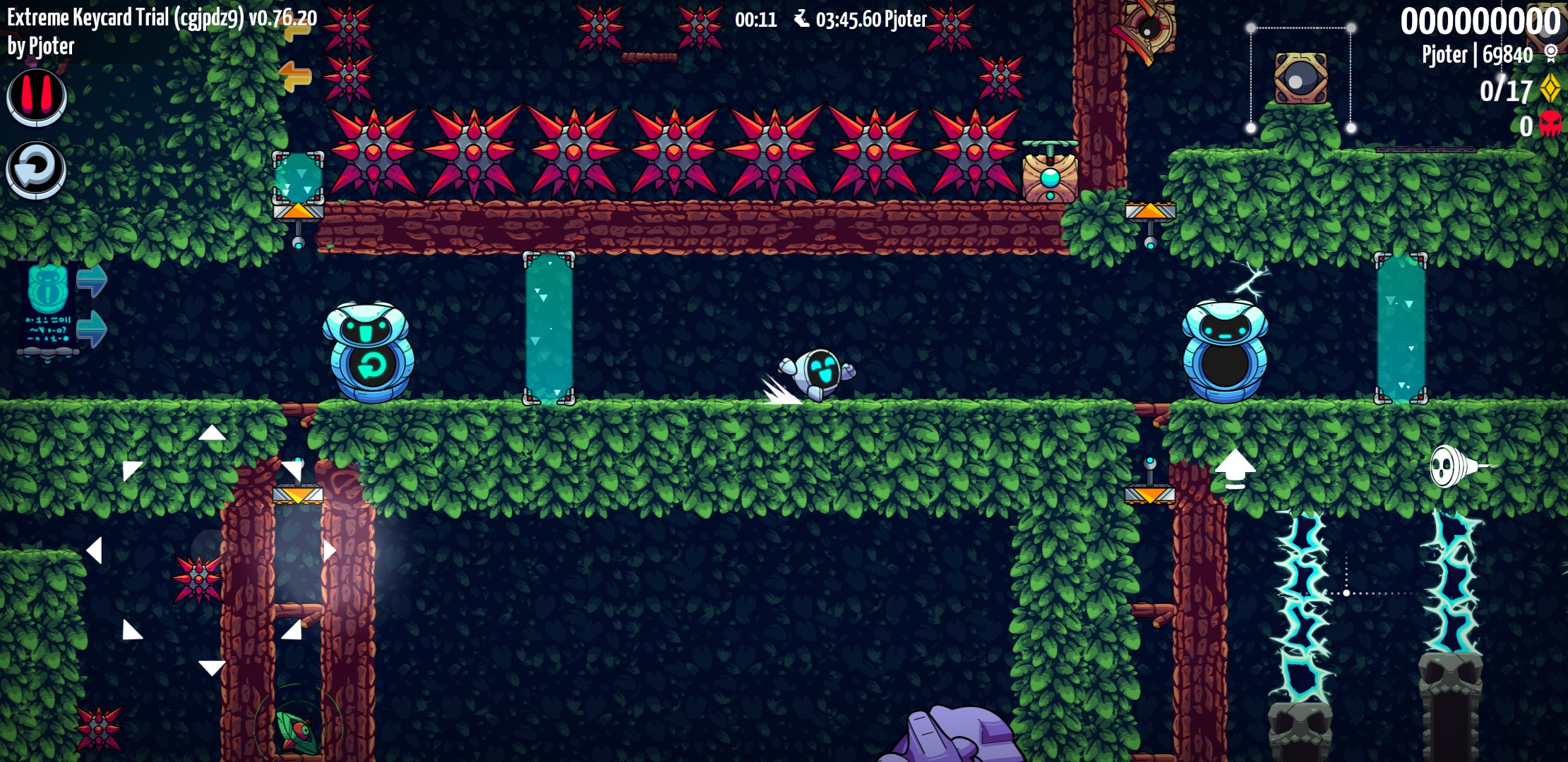
Task: Tap the d-pad right arrow
Action: [329, 550]
